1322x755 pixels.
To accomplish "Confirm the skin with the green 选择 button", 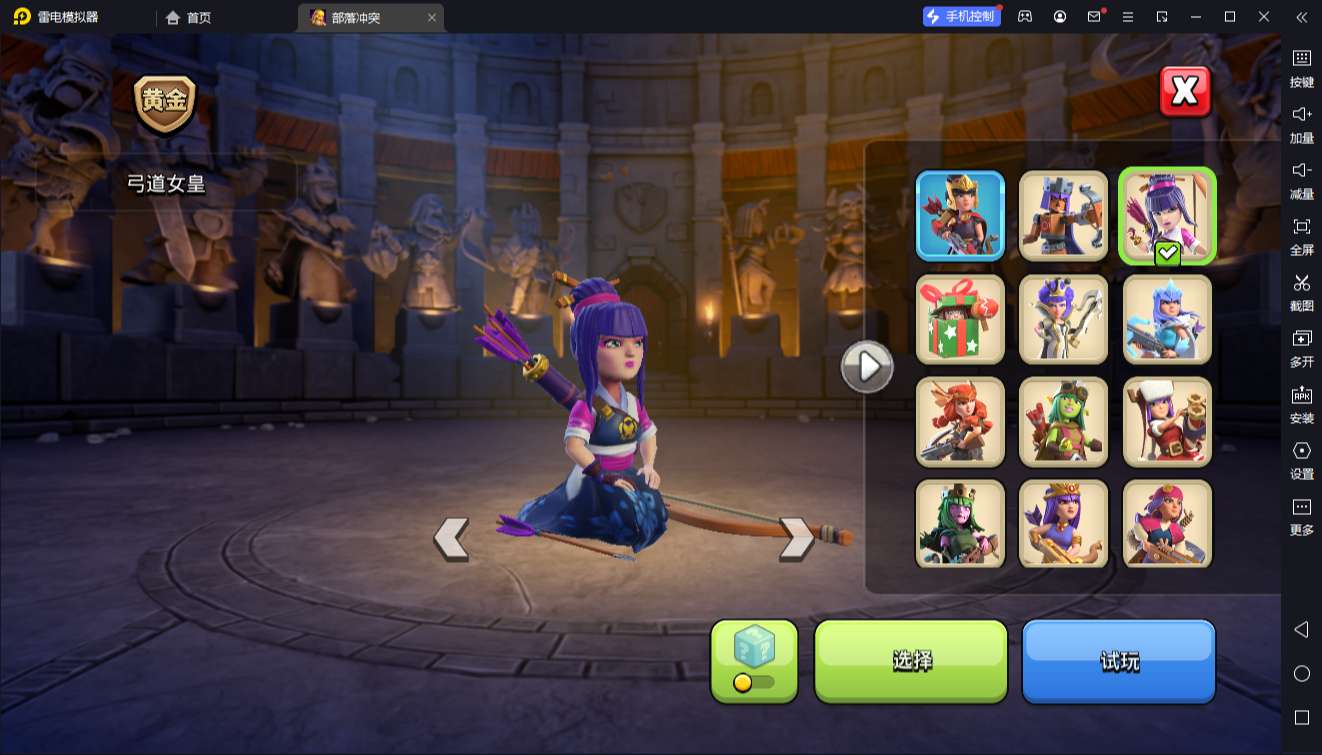I will [911, 660].
